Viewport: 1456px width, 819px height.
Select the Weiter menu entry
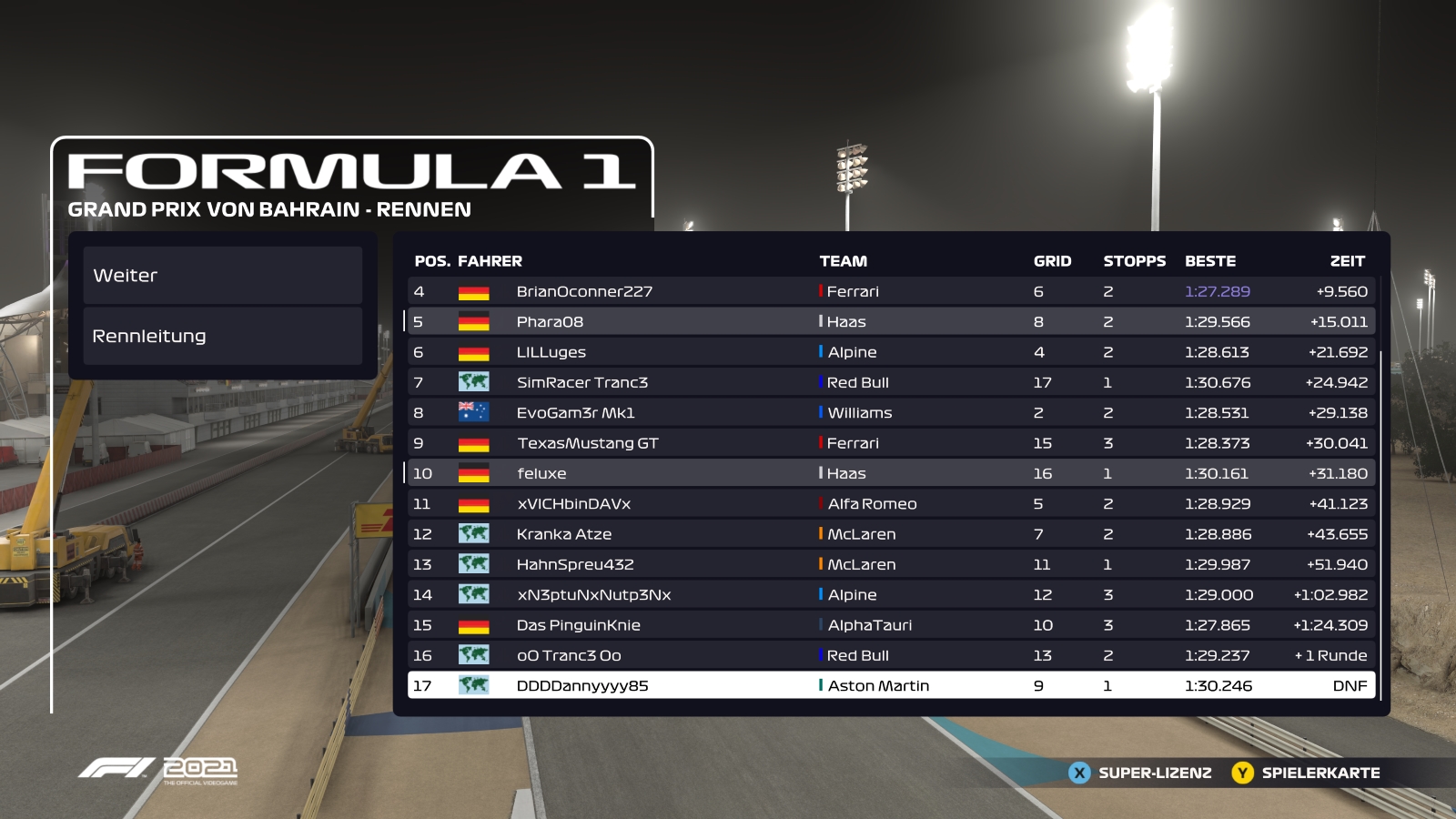coord(223,276)
